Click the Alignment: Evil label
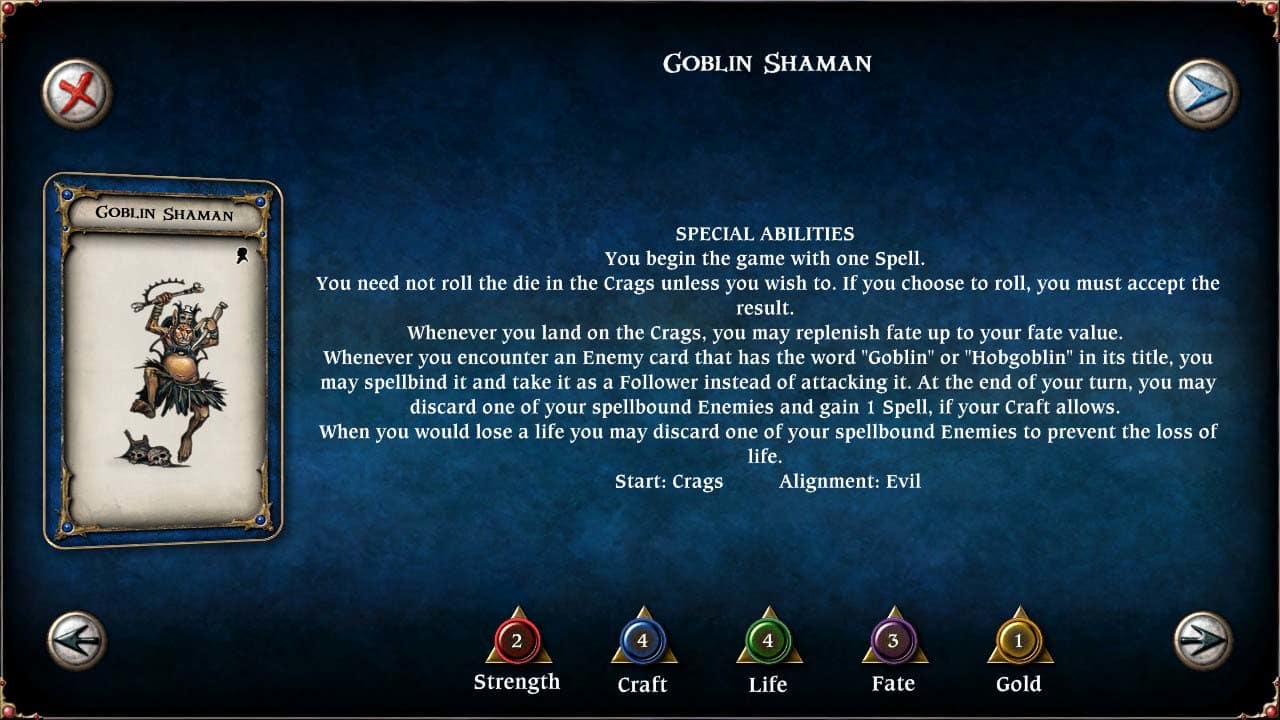Screen dimensions: 1280x720 851,481
